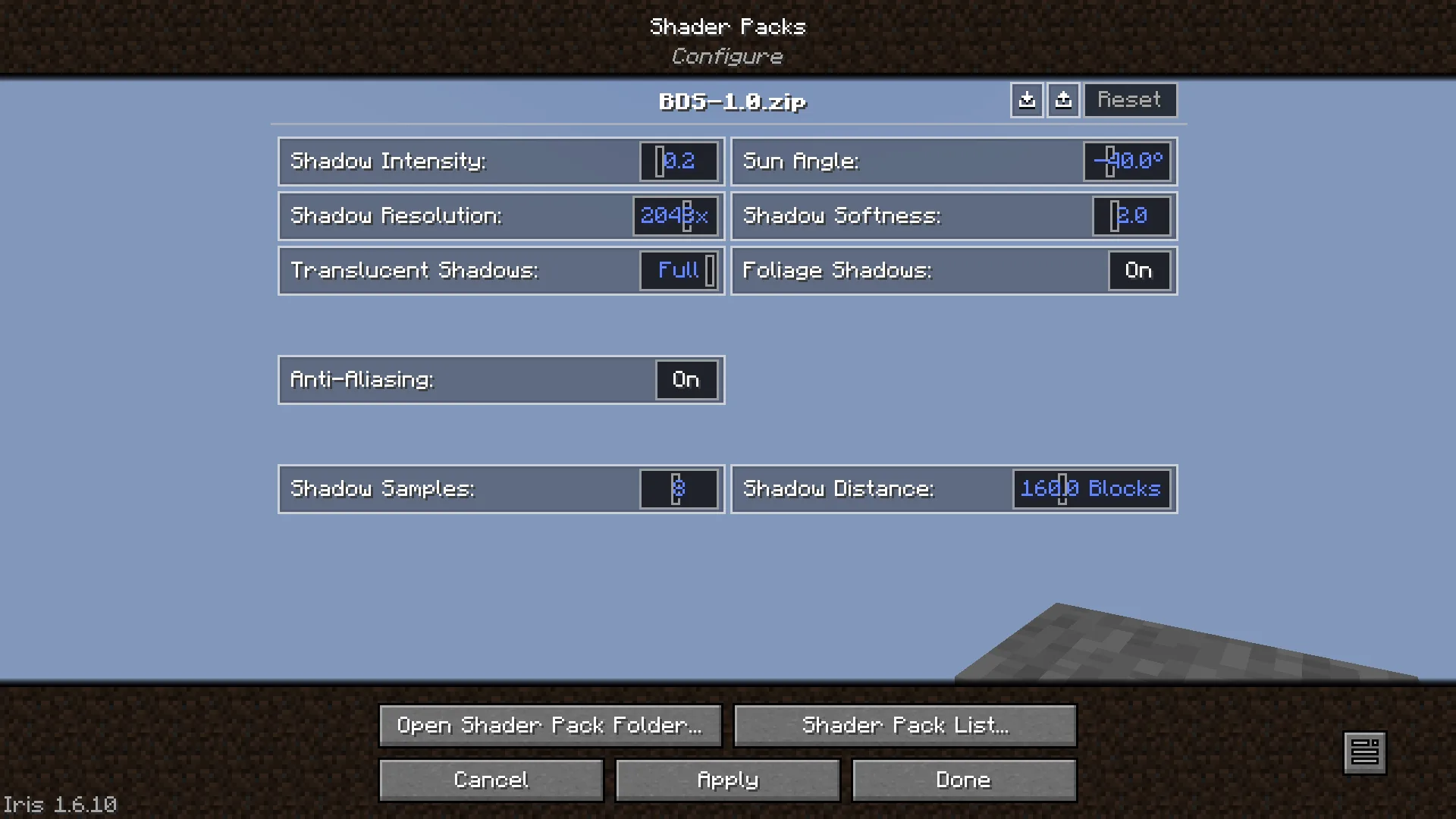This screenshot has height=819, width=1456.
Task: Cycle the Translucent Shadows option
Action: (x=679, y=271)
